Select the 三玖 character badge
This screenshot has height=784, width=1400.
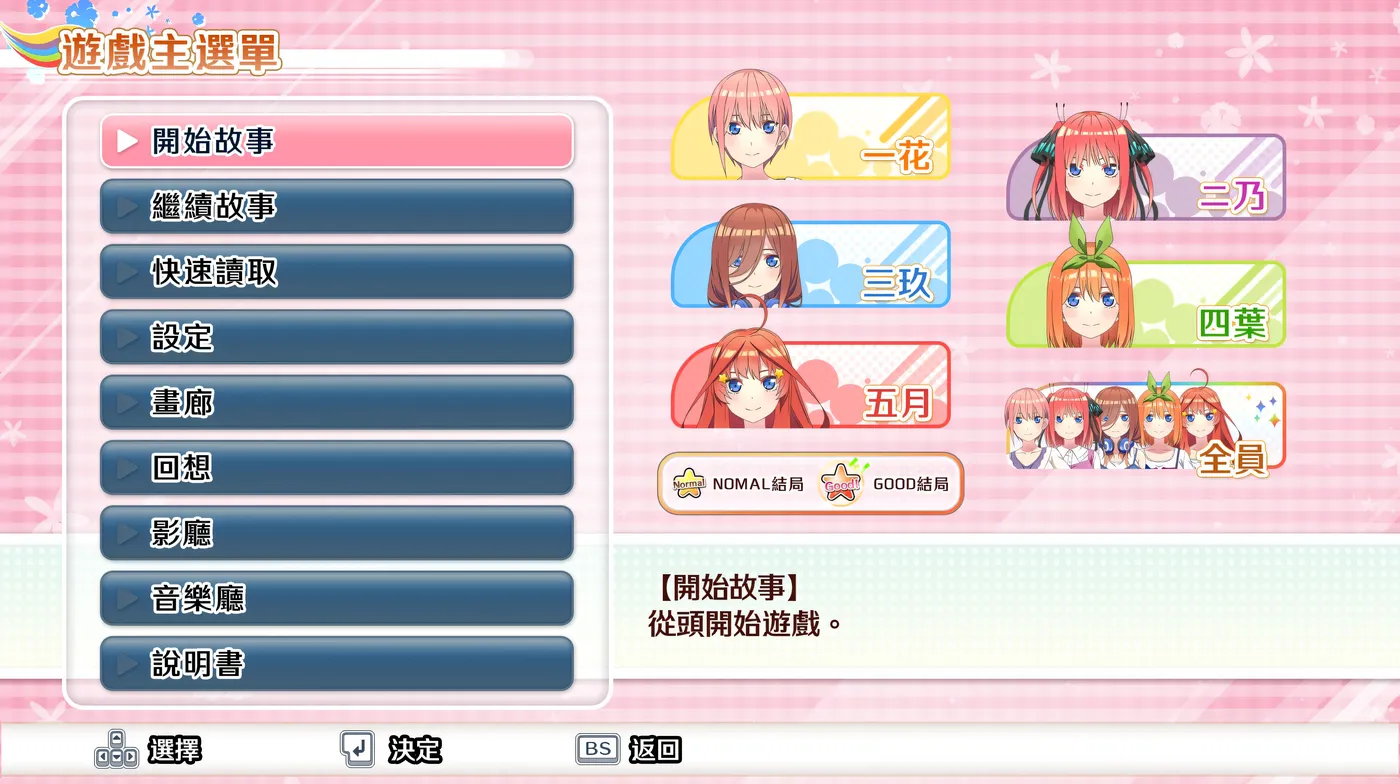tap(810, 265)
